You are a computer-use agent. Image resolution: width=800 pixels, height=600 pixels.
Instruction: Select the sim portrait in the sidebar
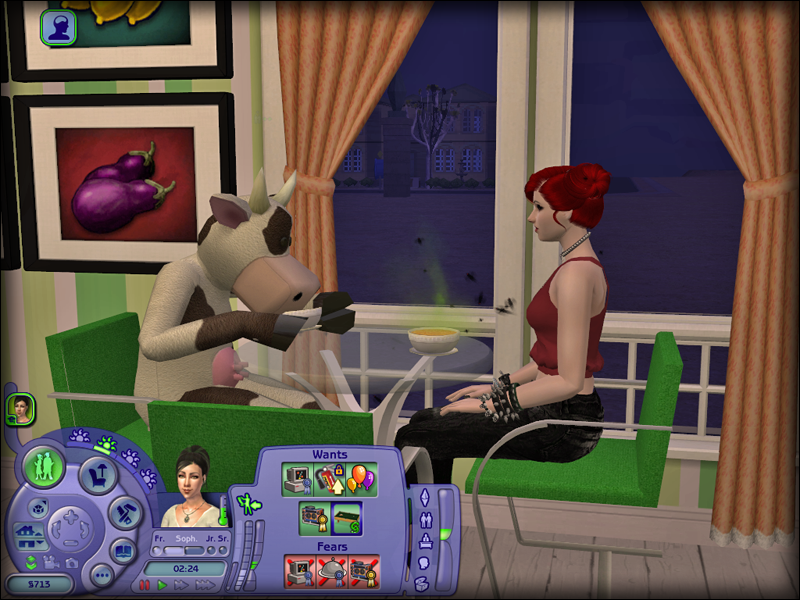pos(20,408)
